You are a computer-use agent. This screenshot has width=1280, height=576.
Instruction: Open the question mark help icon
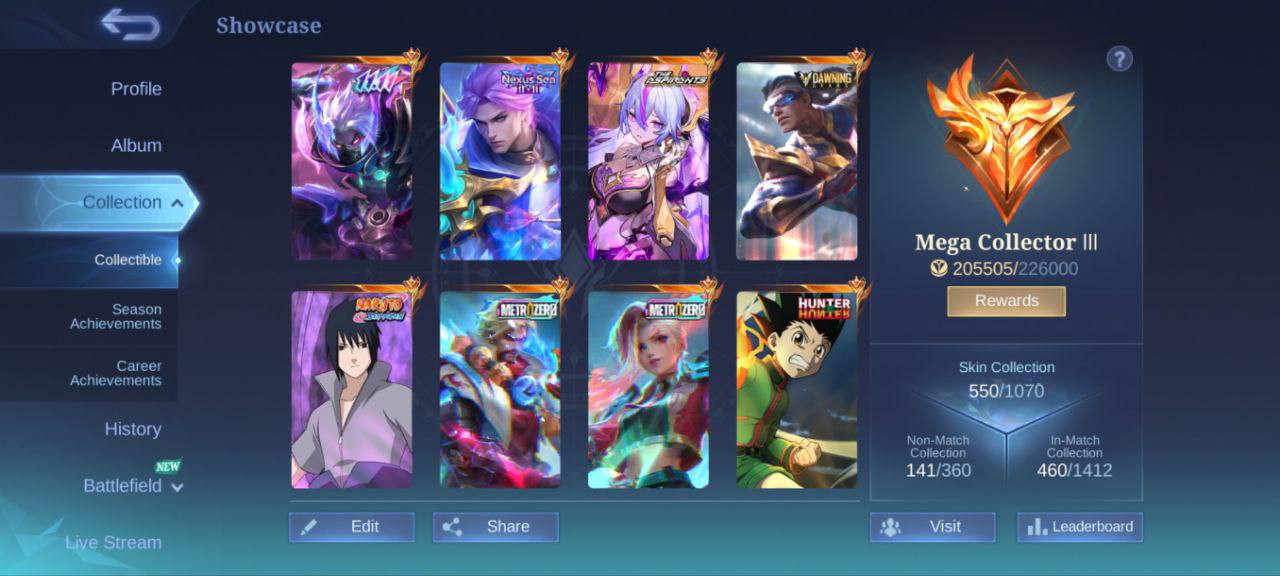[1119, 59]
